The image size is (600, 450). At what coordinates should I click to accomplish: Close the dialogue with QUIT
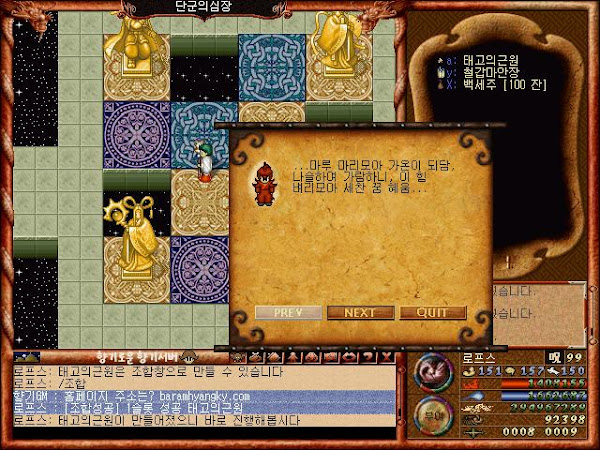tap(432, 312)
